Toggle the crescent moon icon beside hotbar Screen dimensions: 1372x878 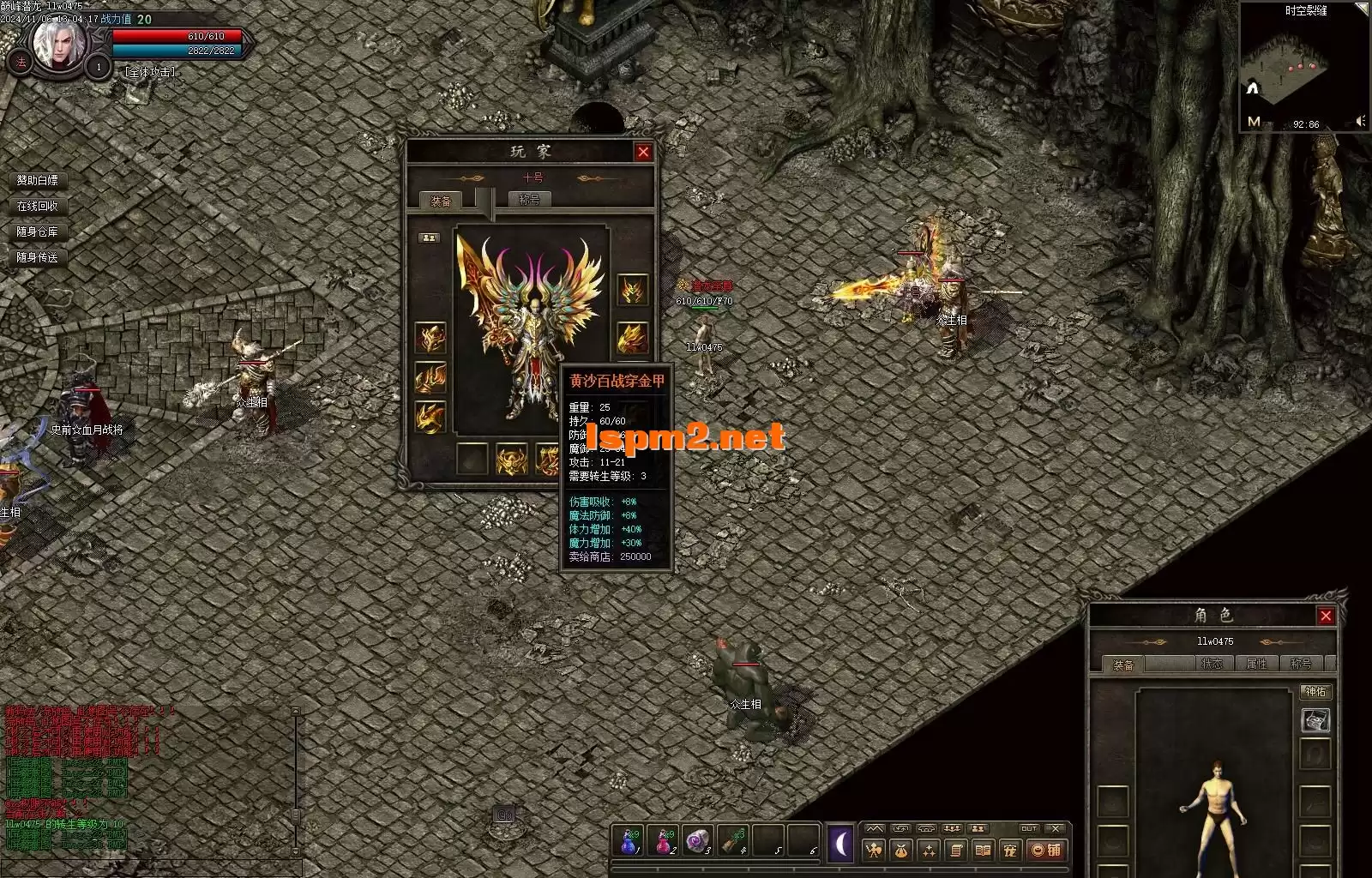tap(840, 844)
